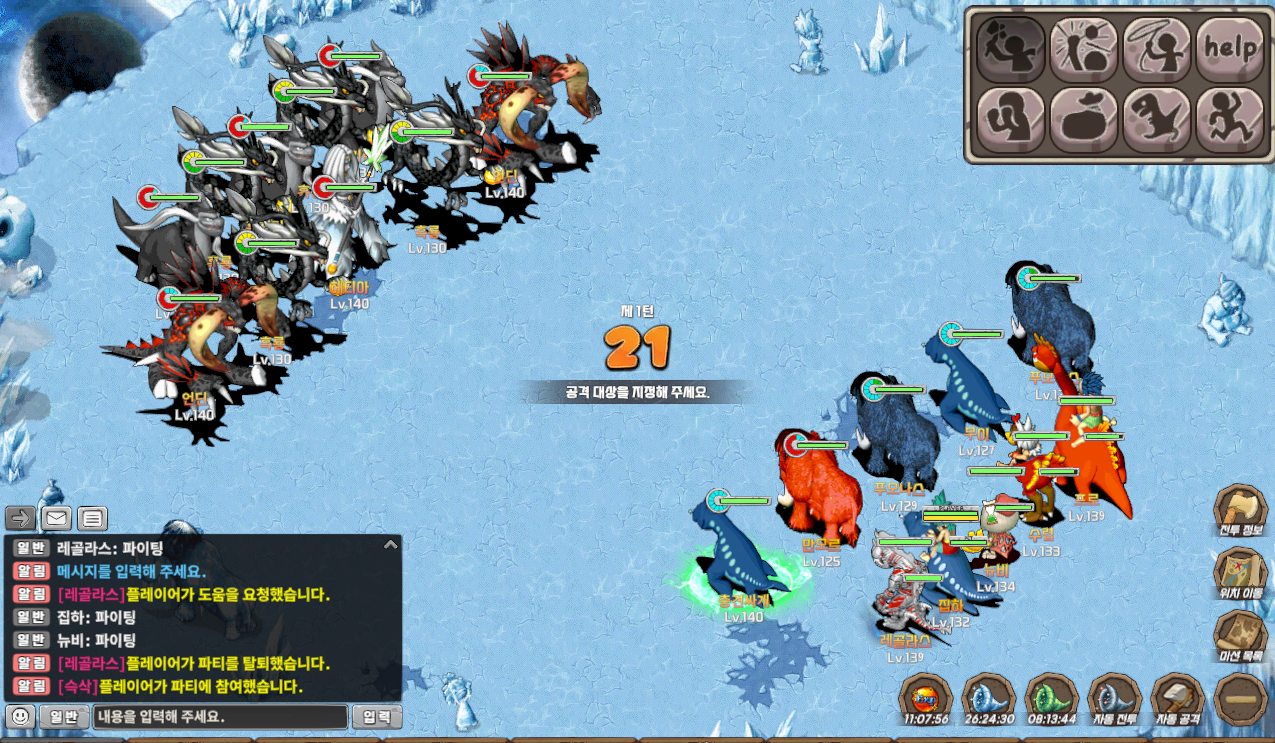Send chat with the 입력 button
This screenshot has width=1275, height=743.
pyautogui.click(x=377, y=717)
